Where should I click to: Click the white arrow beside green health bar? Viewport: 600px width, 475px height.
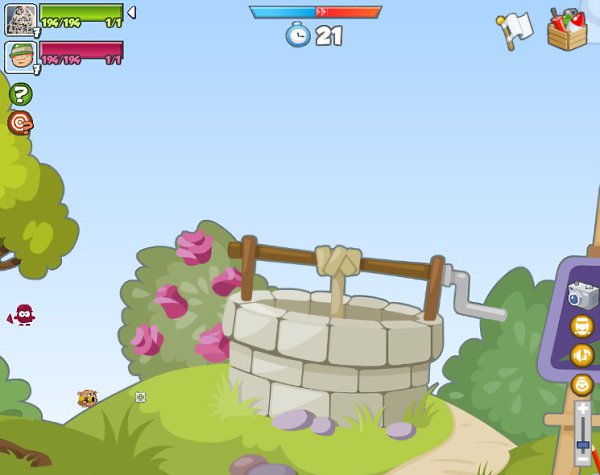pyautogui.click(x=131, y=13)
